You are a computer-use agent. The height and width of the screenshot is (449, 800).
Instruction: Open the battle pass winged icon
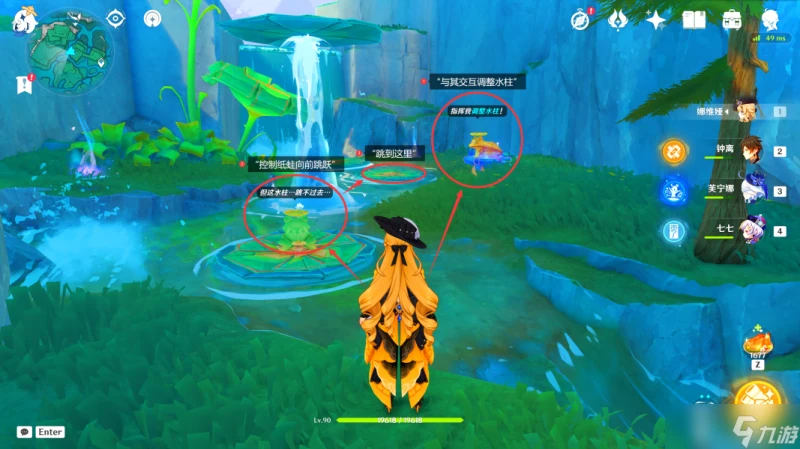(x=618, y=19)
